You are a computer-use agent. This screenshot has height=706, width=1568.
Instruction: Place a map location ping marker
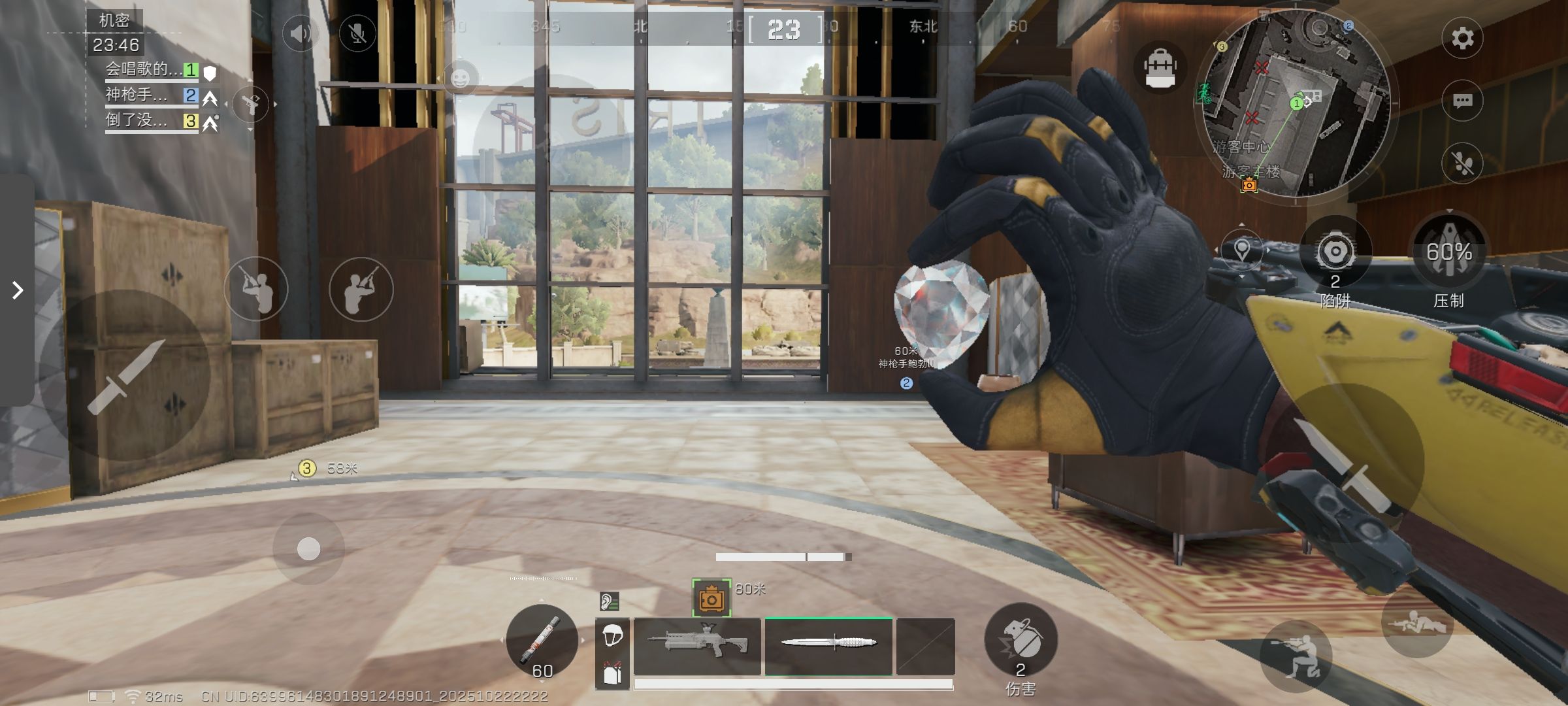[1241, 250]
